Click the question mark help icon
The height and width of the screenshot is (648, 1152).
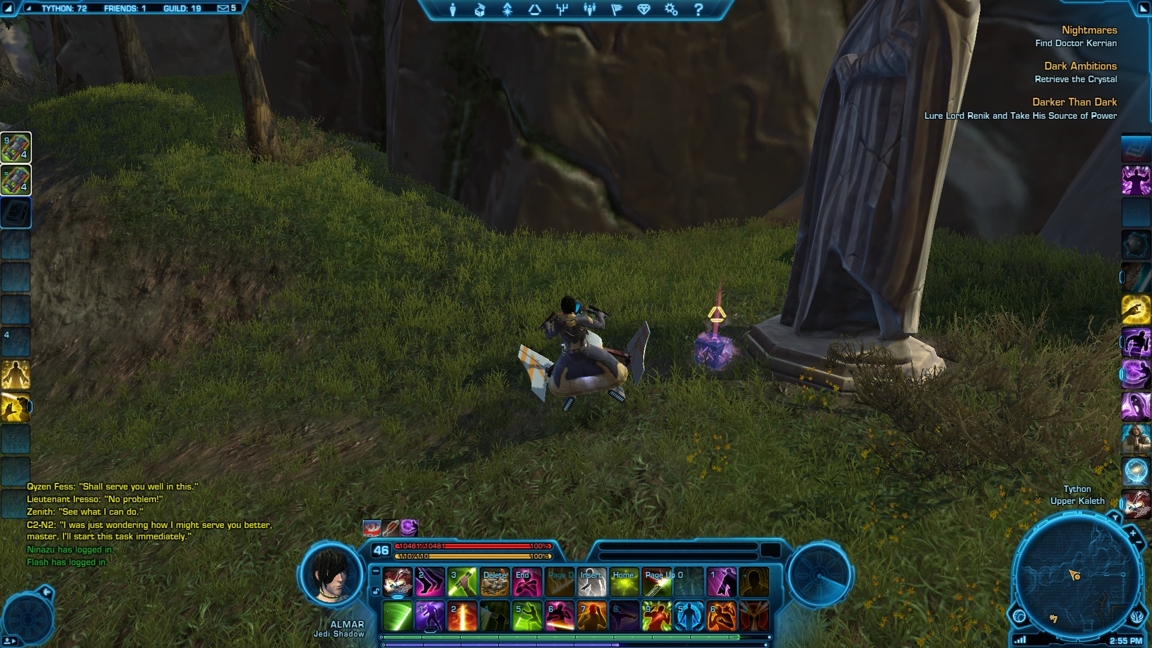tap(698, 10)
